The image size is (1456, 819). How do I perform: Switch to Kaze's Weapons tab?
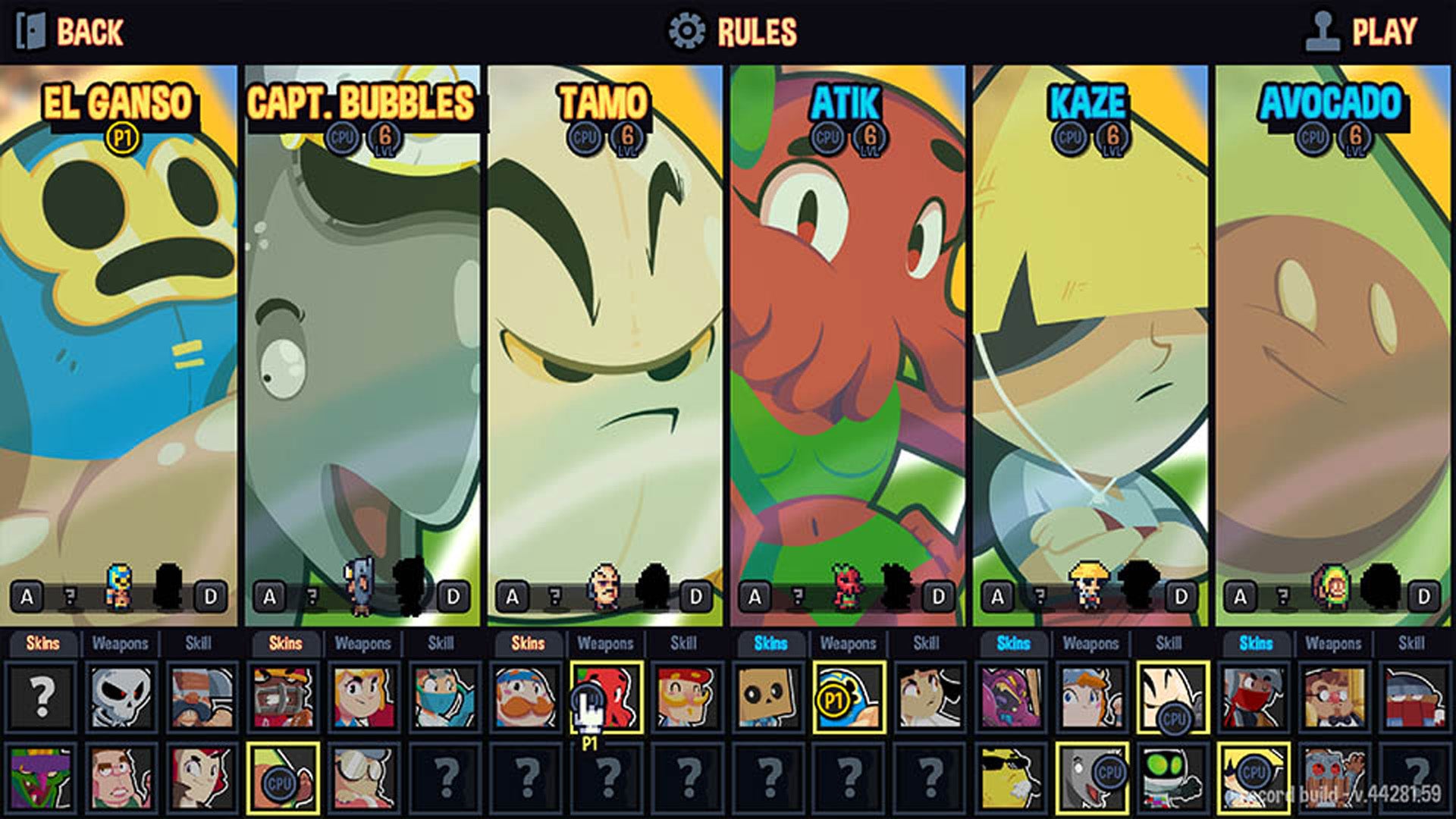(x=1090, y=644)
